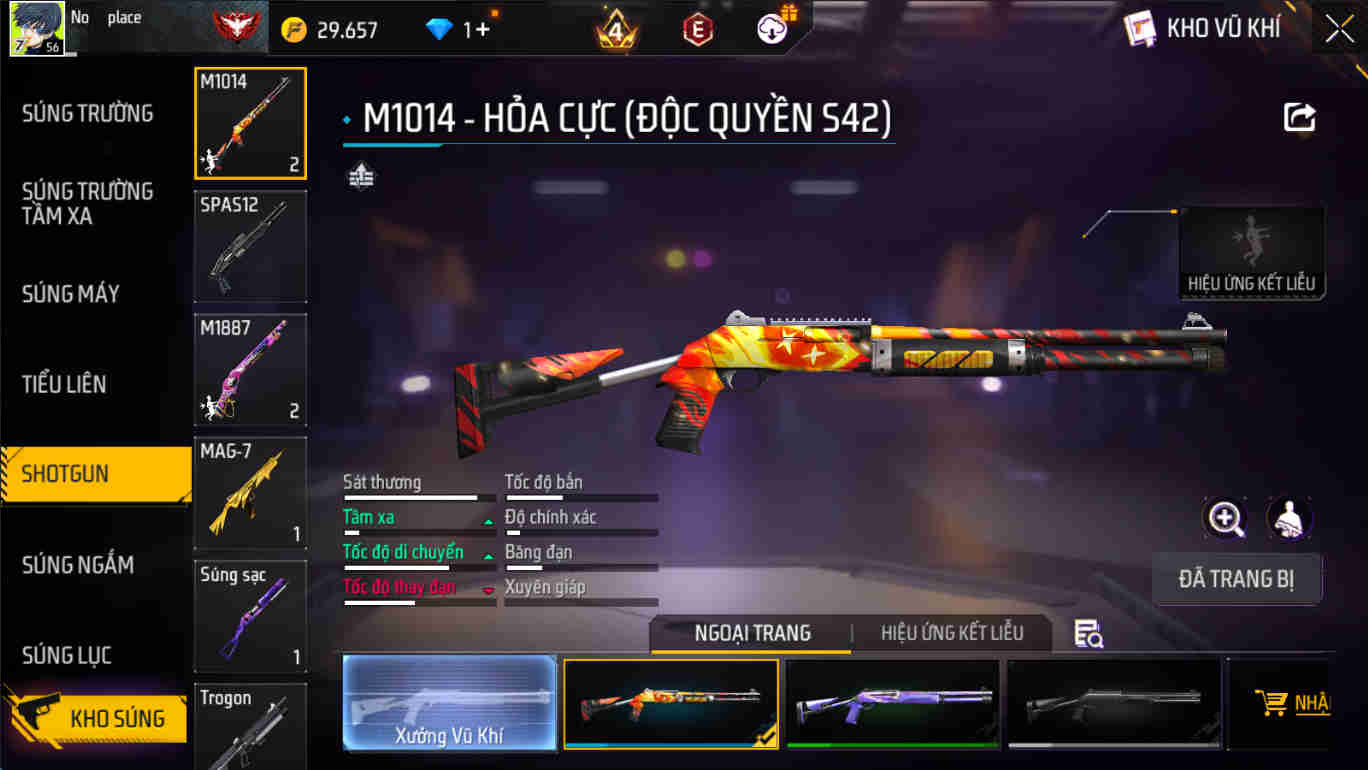Select the character preview icon beside the magnifier
Viewport: 1368px width, 770px height.
point(1289,518)
